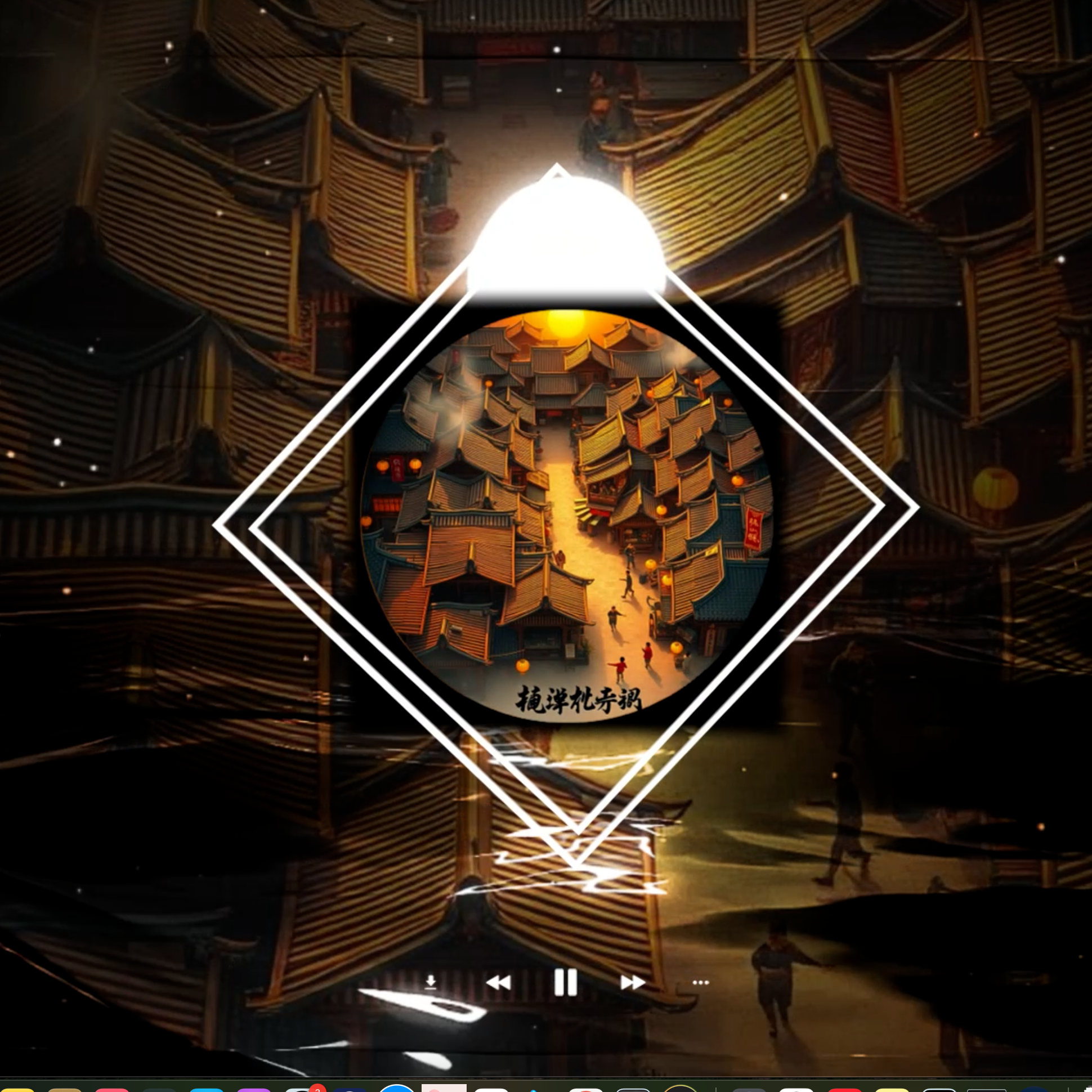1092x1092 pixels.
Task: Pause the current playback
Action: (x=565, y=982)
